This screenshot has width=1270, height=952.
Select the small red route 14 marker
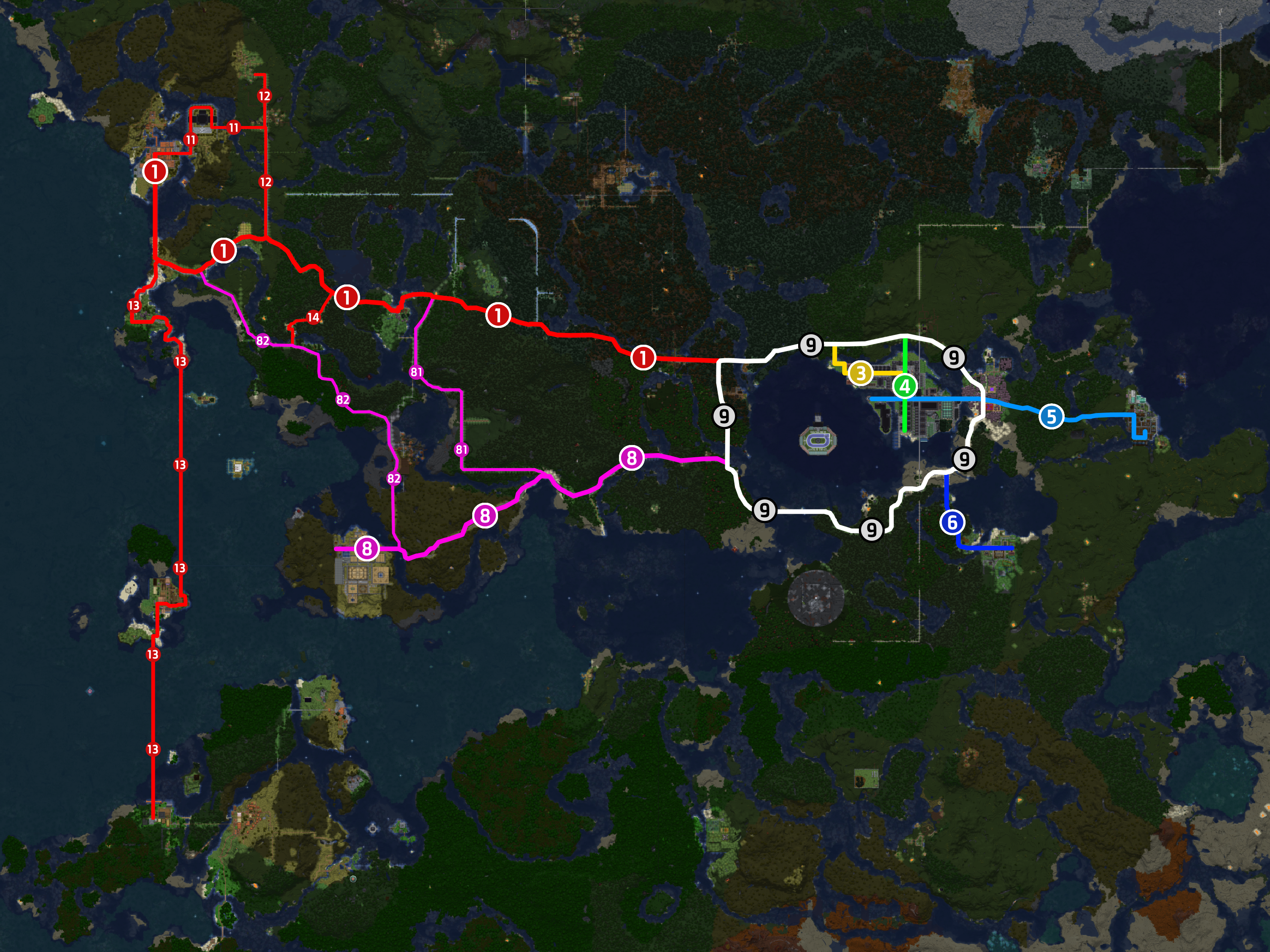coord(313,317)
